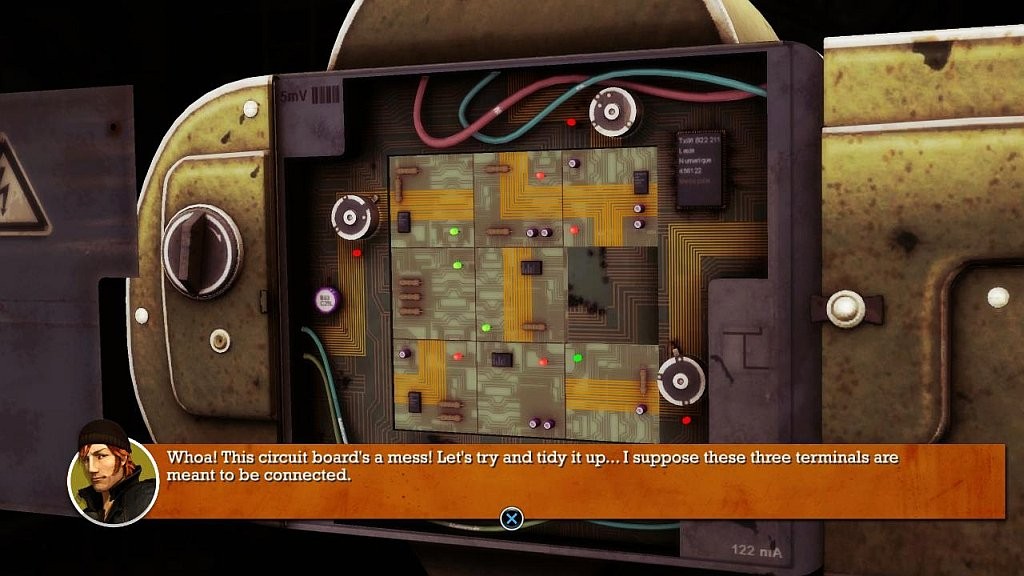Select the tile with three stacked resistors
The image size is (1024, 576).
point(431,292)
